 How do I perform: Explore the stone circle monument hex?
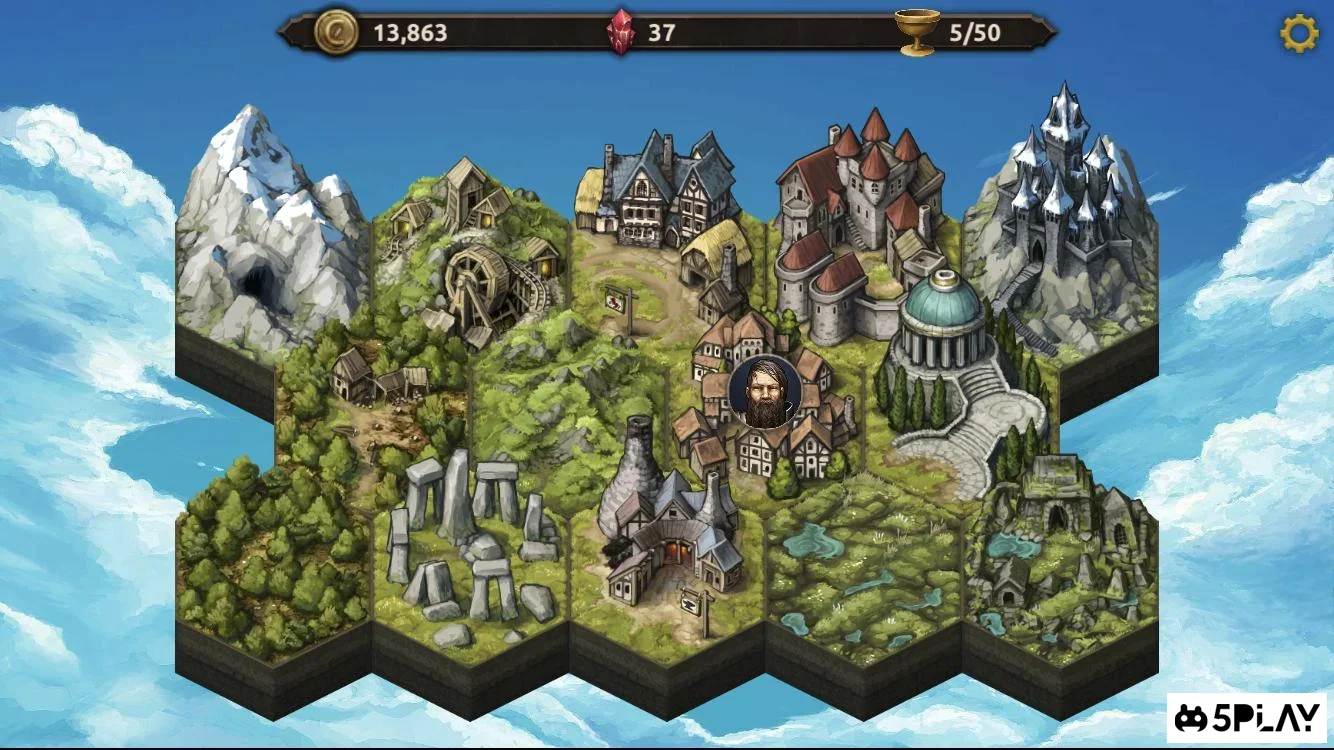480,540
